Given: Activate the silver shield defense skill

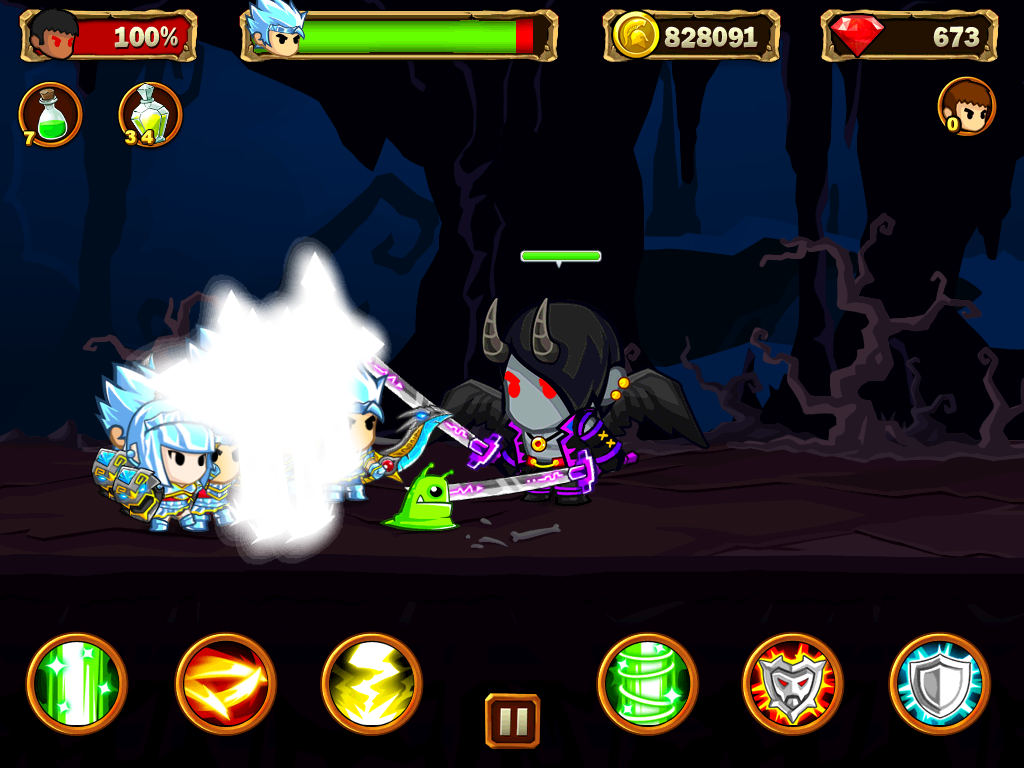Looking at the screenshot, I should (x=939, y=684).
